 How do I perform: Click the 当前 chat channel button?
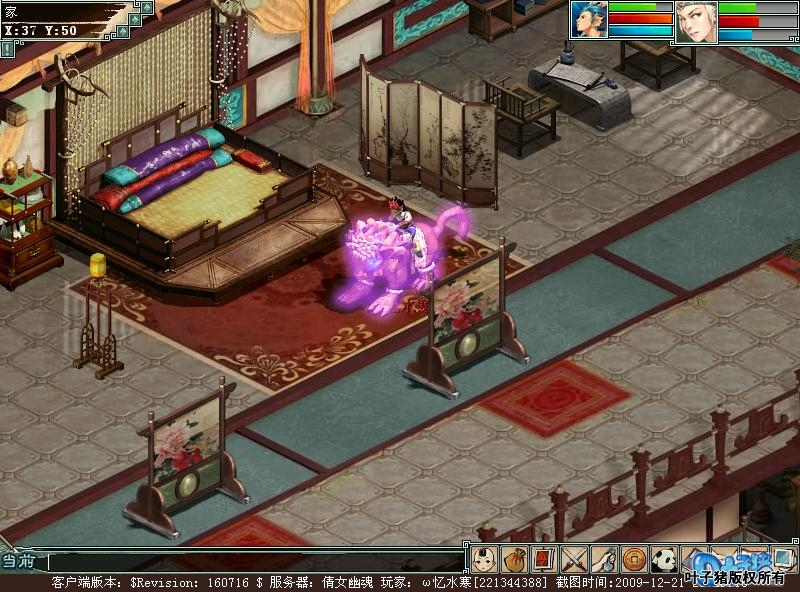click(x=20, y=561)
